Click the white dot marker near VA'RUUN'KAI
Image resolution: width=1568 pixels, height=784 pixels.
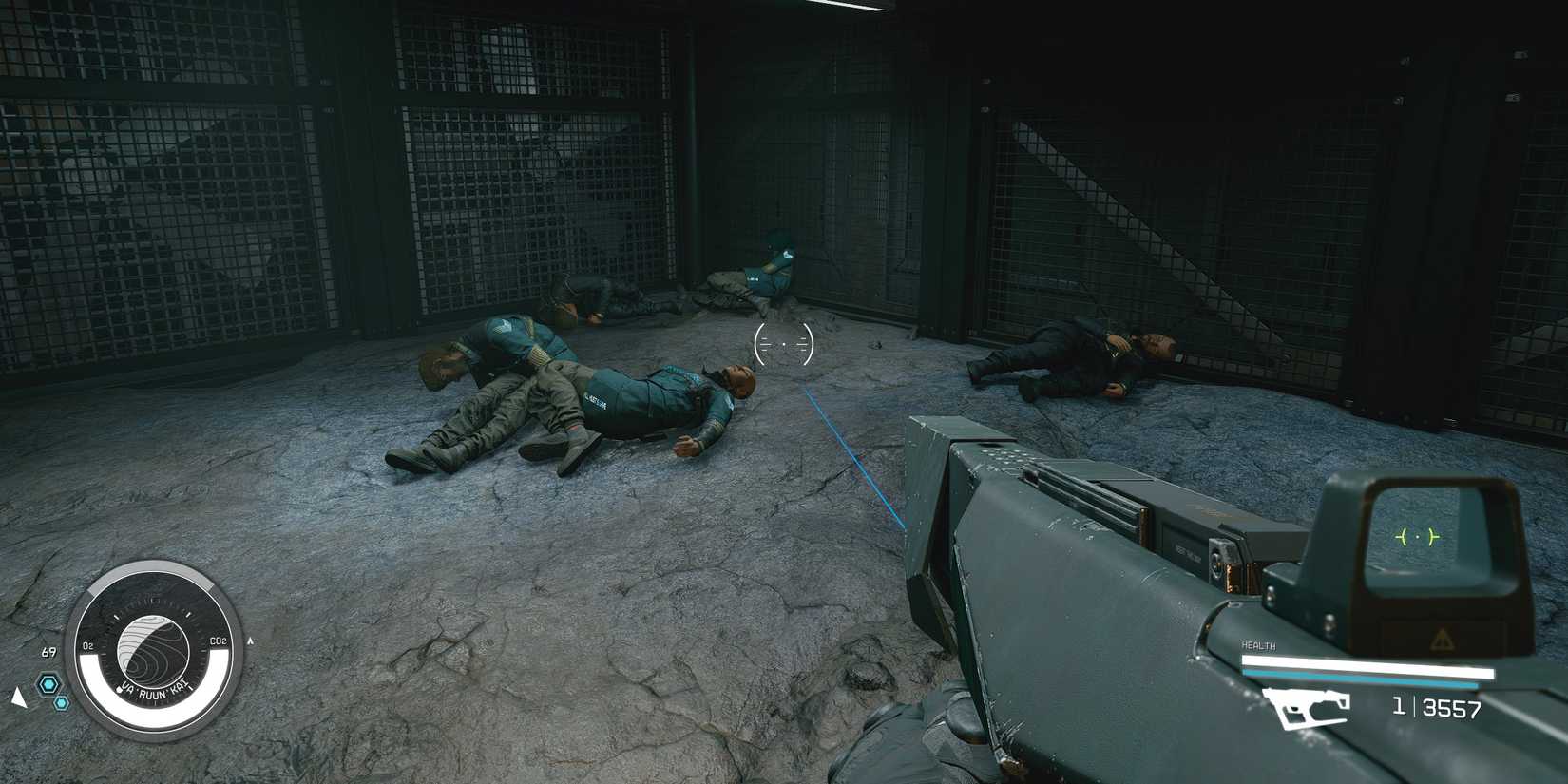[x=119, y=690]
